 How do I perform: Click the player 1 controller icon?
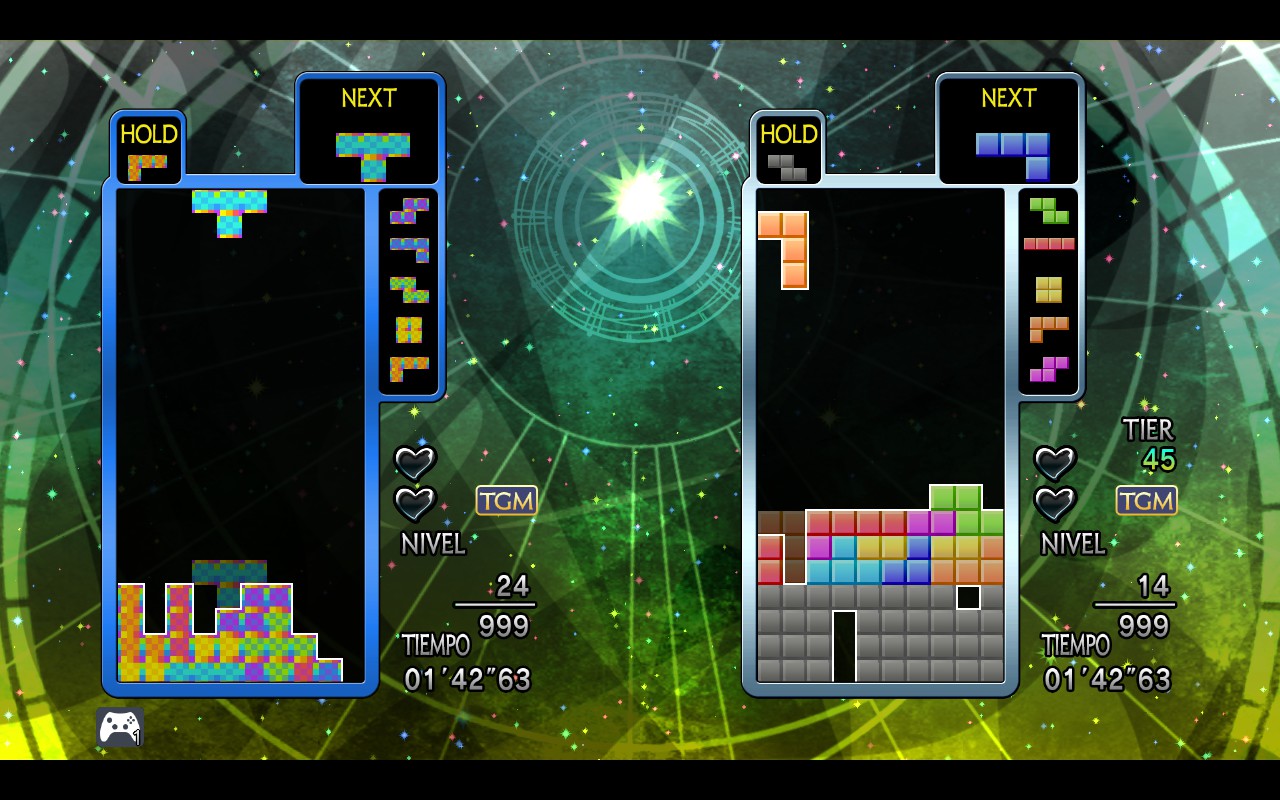click(x=120, y=727)
